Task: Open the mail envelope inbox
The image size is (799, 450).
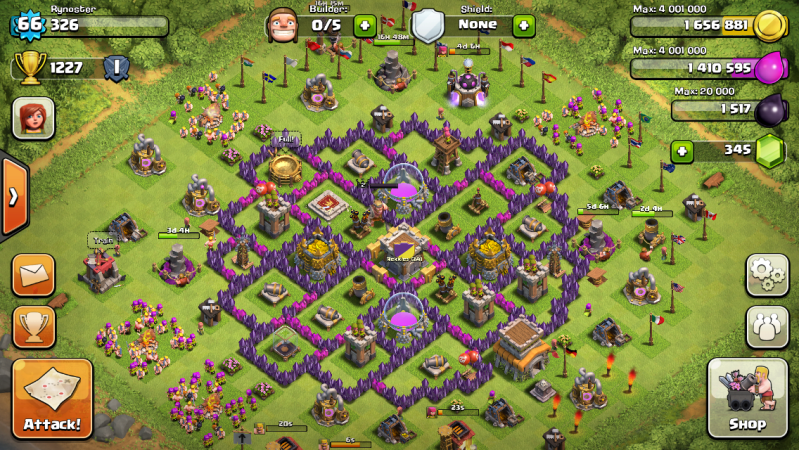Action: pos(33,274)
